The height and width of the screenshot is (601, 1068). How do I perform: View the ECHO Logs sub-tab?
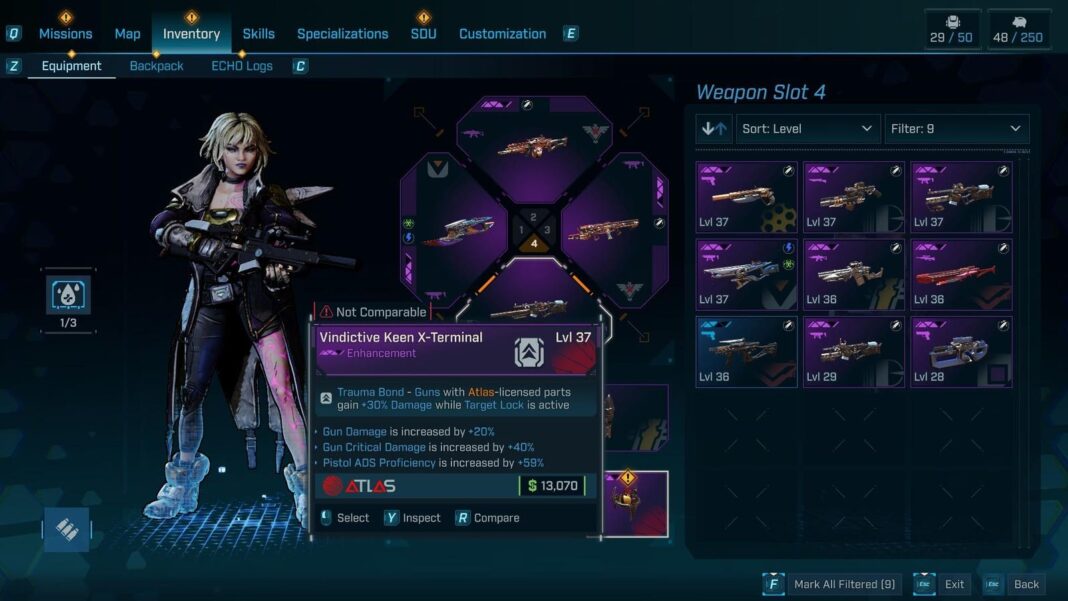242,66
